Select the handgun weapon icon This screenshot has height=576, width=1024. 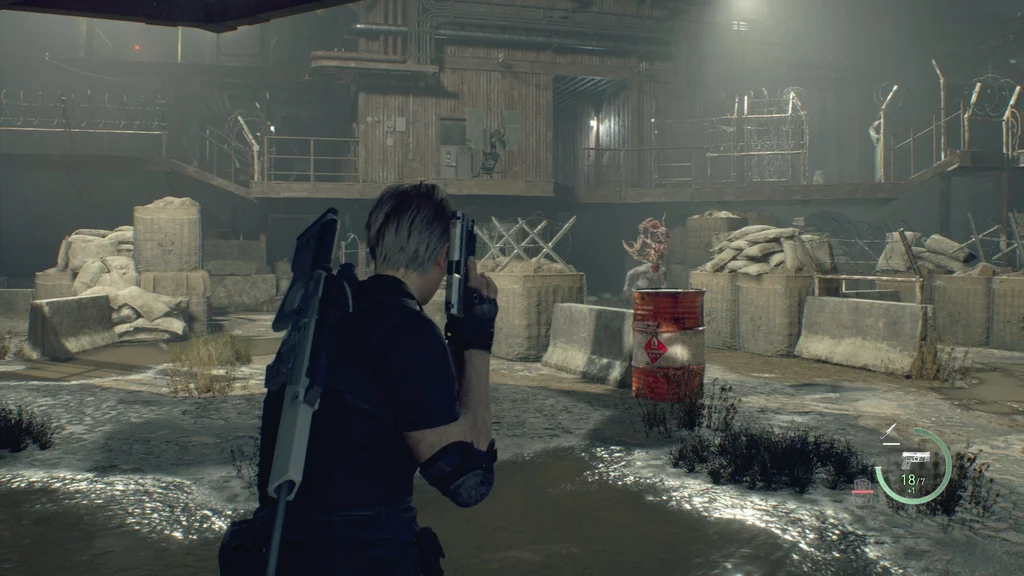(x=914, y=459)
